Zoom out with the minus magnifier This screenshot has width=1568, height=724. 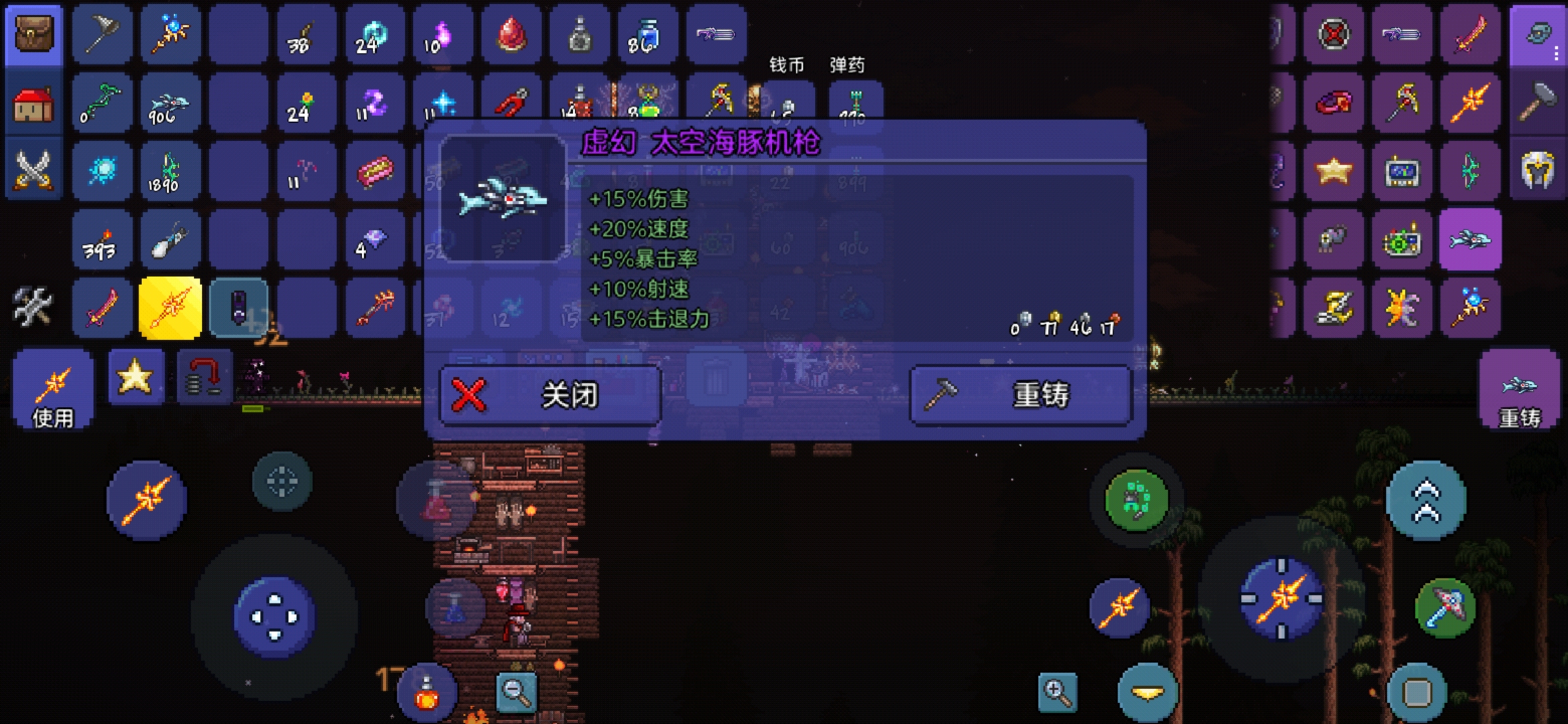coord(516,692)
